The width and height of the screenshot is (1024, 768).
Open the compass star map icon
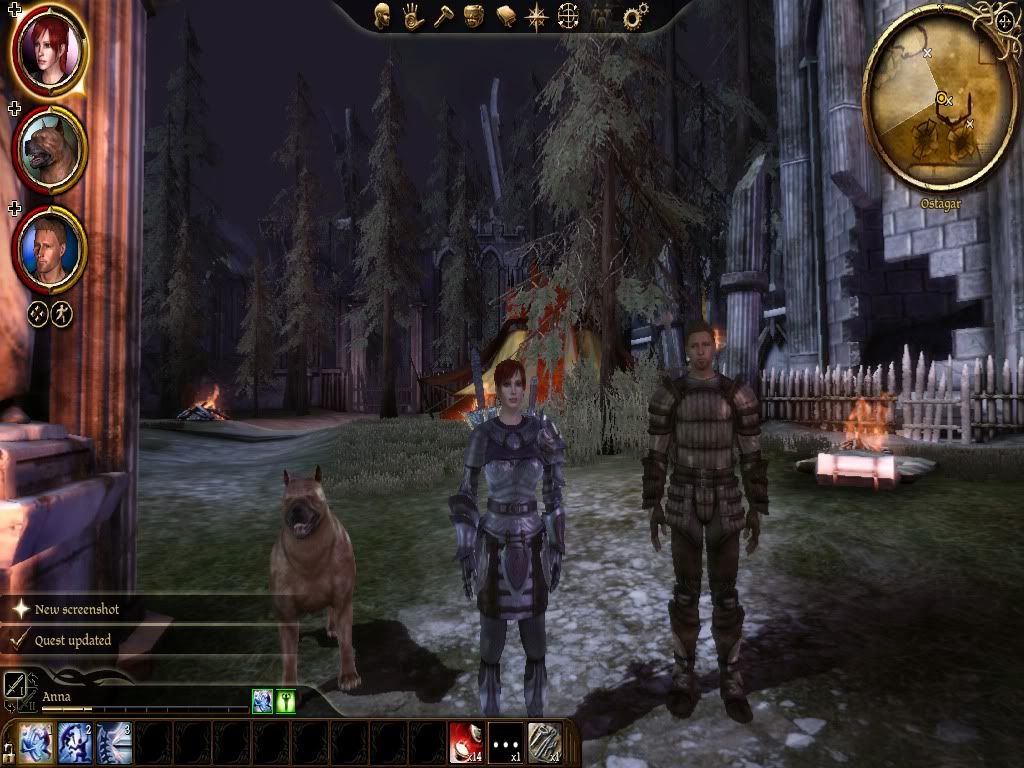(537, 16)
